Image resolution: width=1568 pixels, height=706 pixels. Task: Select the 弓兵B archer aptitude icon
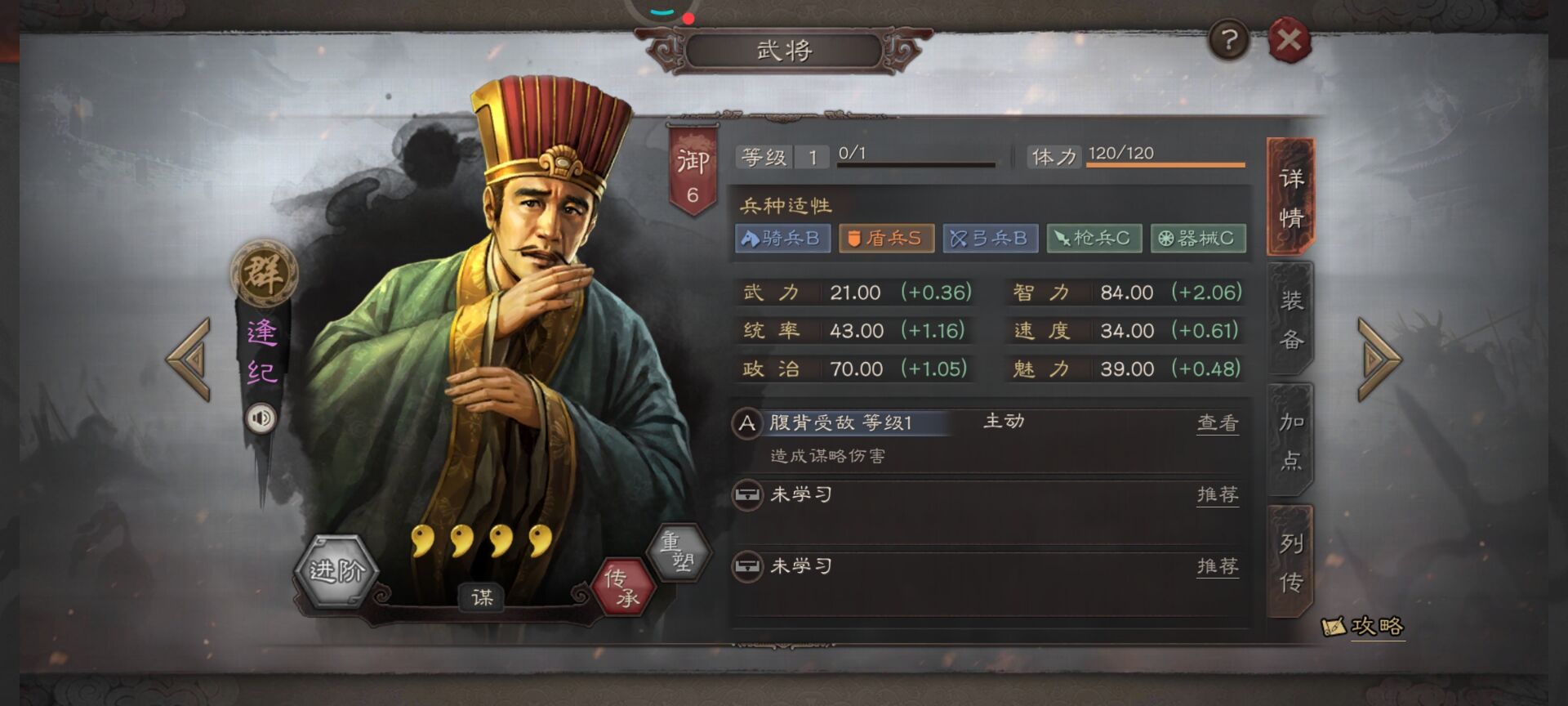pos(990,239)
